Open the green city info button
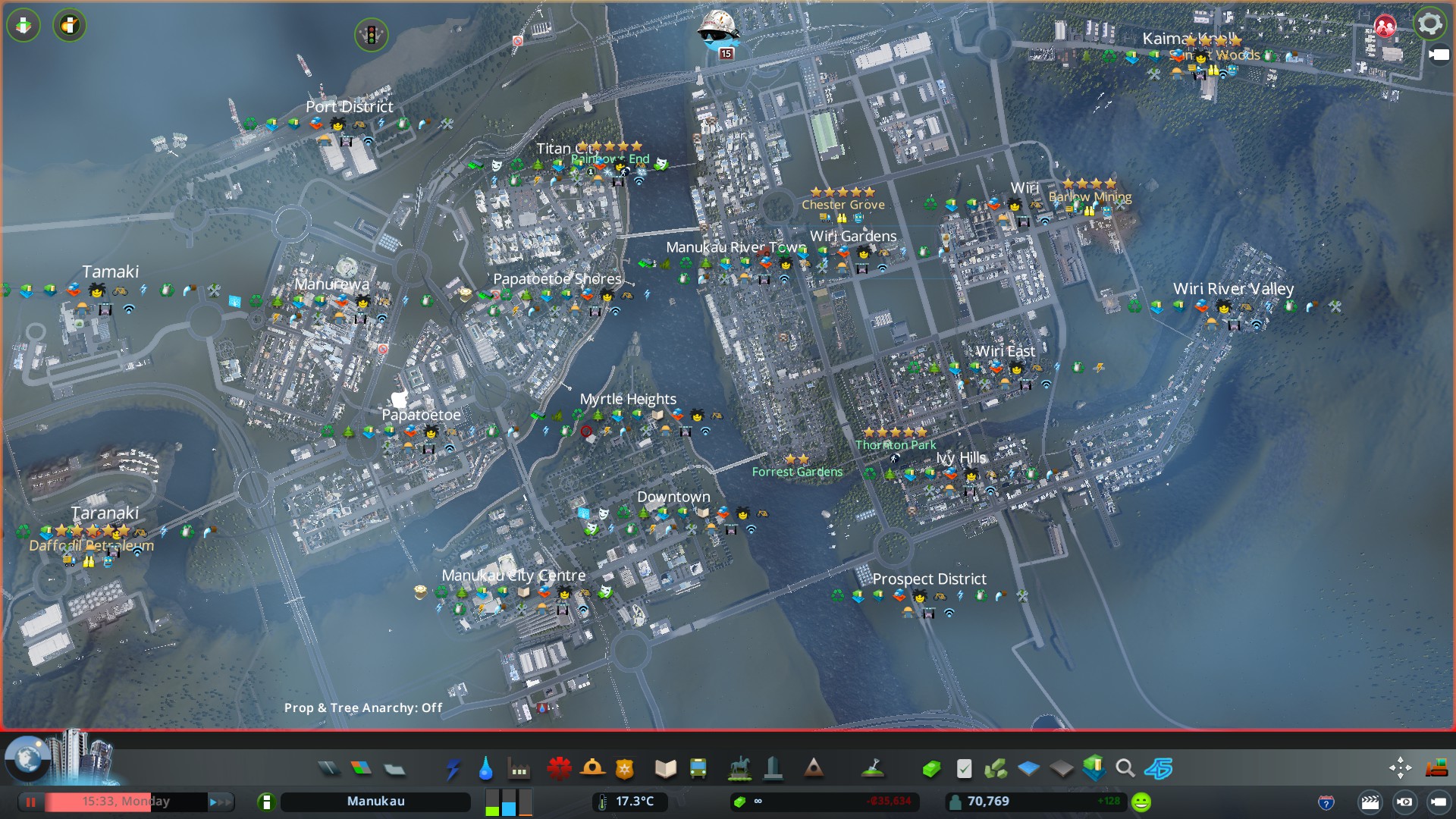This screenshot has height=819, width=1456. tap(266, 802)
